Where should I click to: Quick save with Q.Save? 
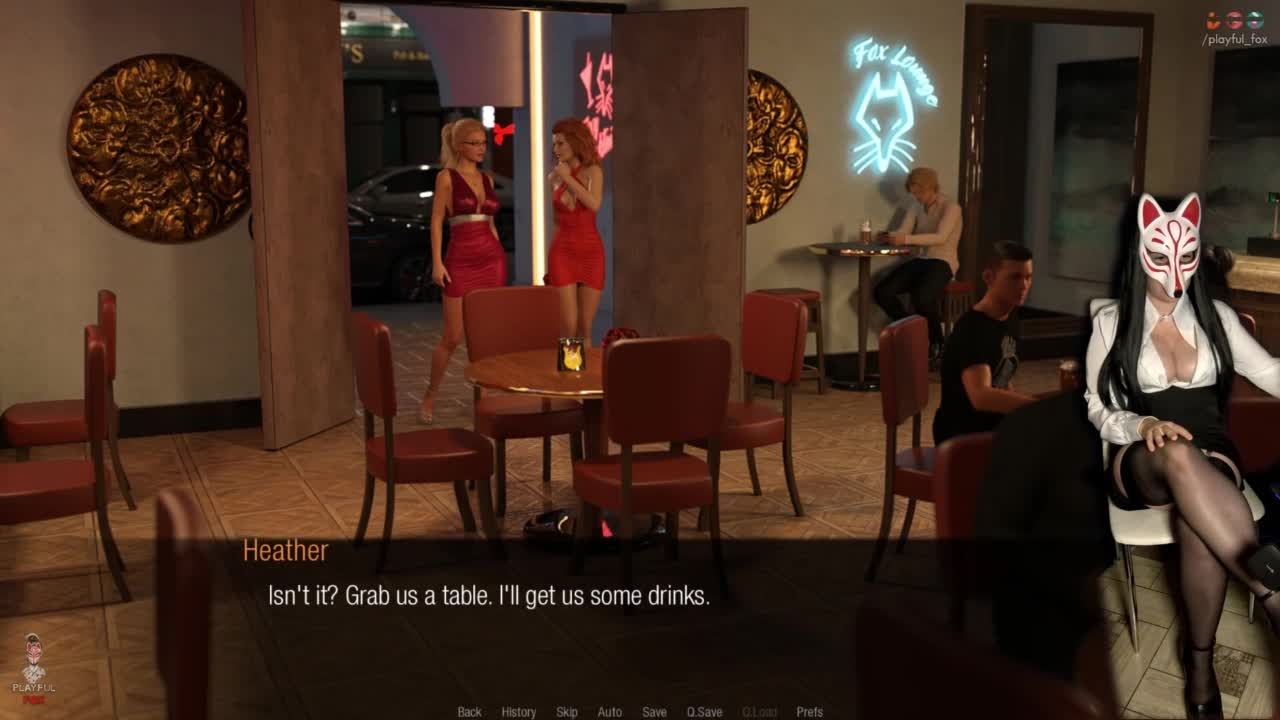(x=704, y=712)
